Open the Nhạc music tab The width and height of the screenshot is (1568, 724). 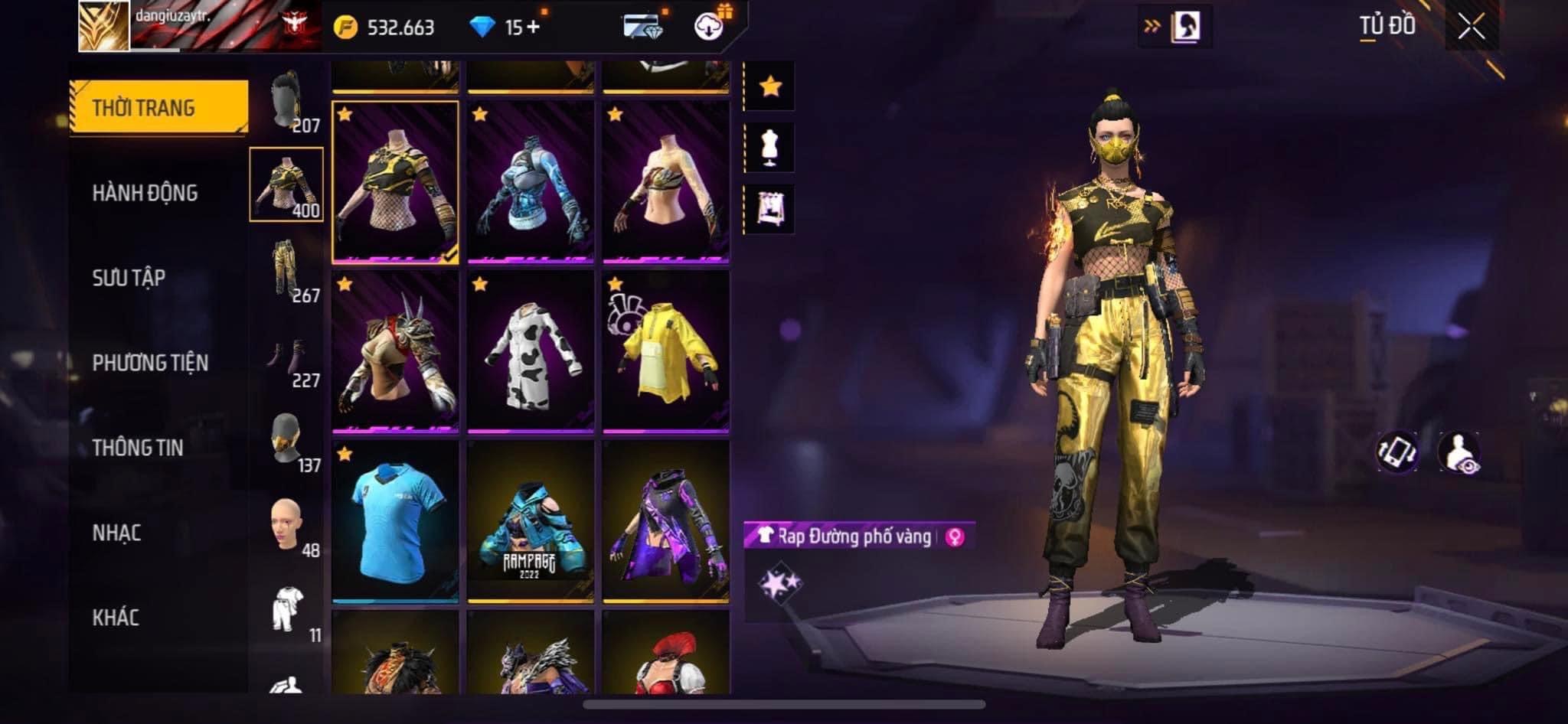click(x=116, y=533)
